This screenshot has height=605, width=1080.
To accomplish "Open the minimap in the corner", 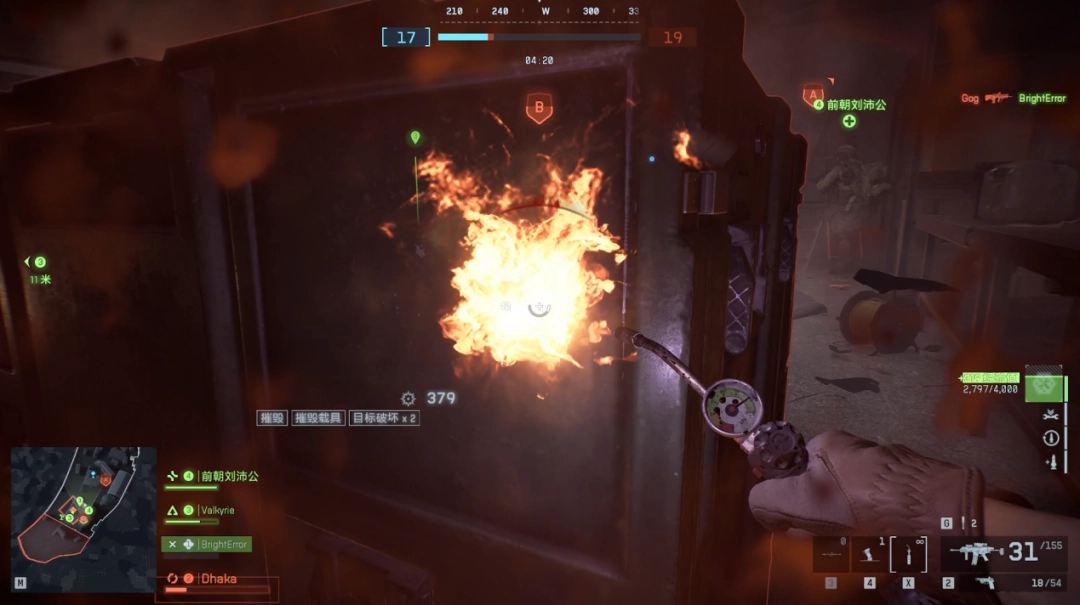I will (x=83, y=518).
